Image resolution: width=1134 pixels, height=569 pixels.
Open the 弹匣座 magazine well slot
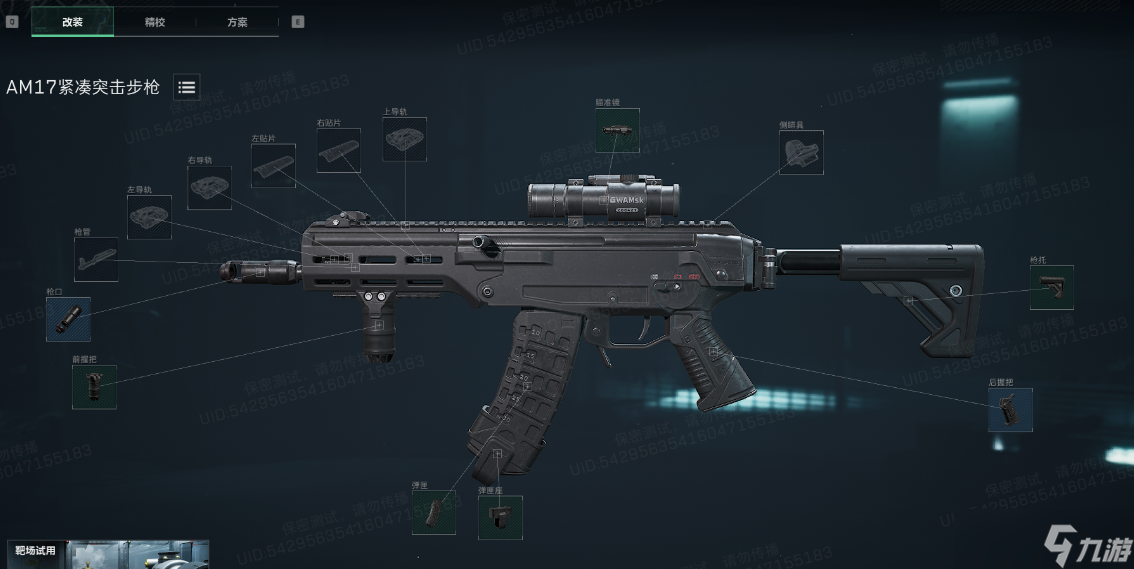(500, 518)
